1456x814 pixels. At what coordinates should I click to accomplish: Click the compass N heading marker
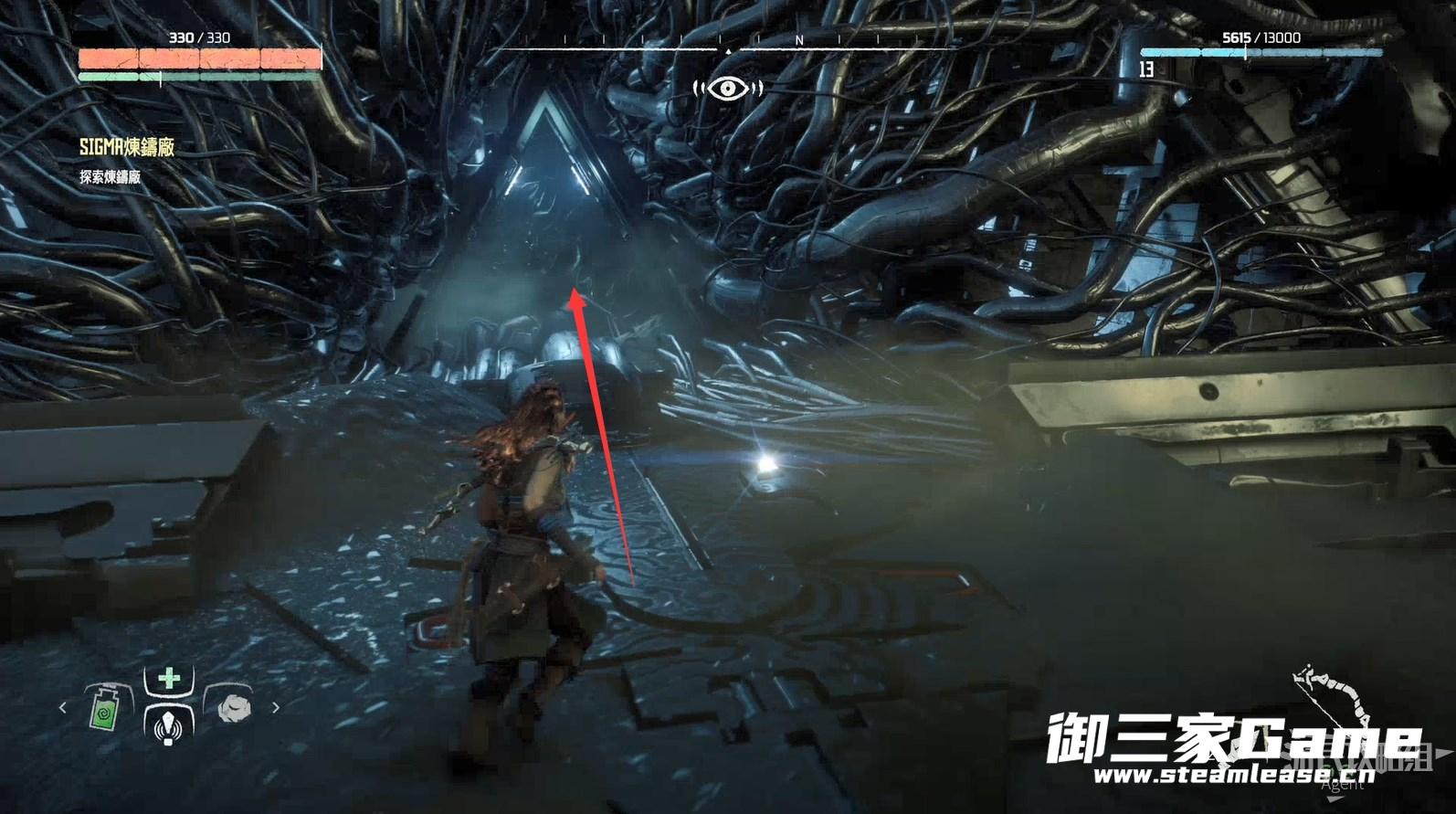click(x=799, y=40)
